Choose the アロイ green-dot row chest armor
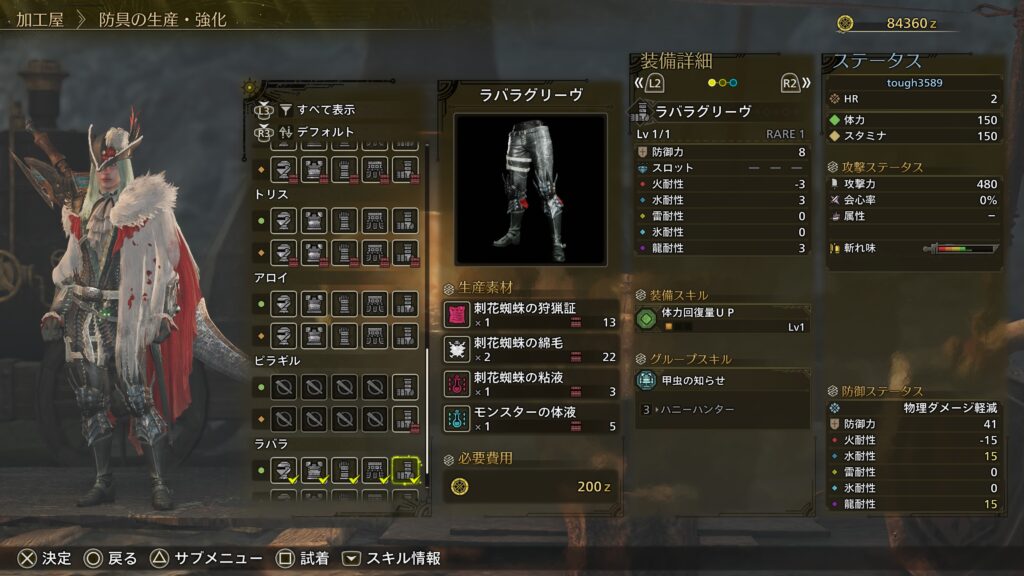 tap(315, 303)
